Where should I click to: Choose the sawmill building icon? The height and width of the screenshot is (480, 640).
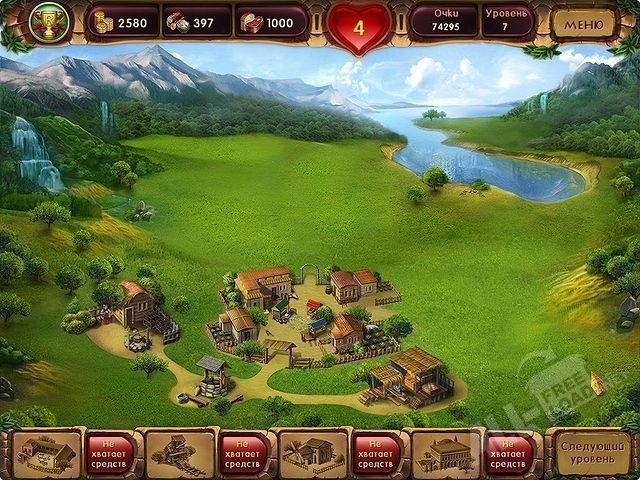click(x=180, y=453)
